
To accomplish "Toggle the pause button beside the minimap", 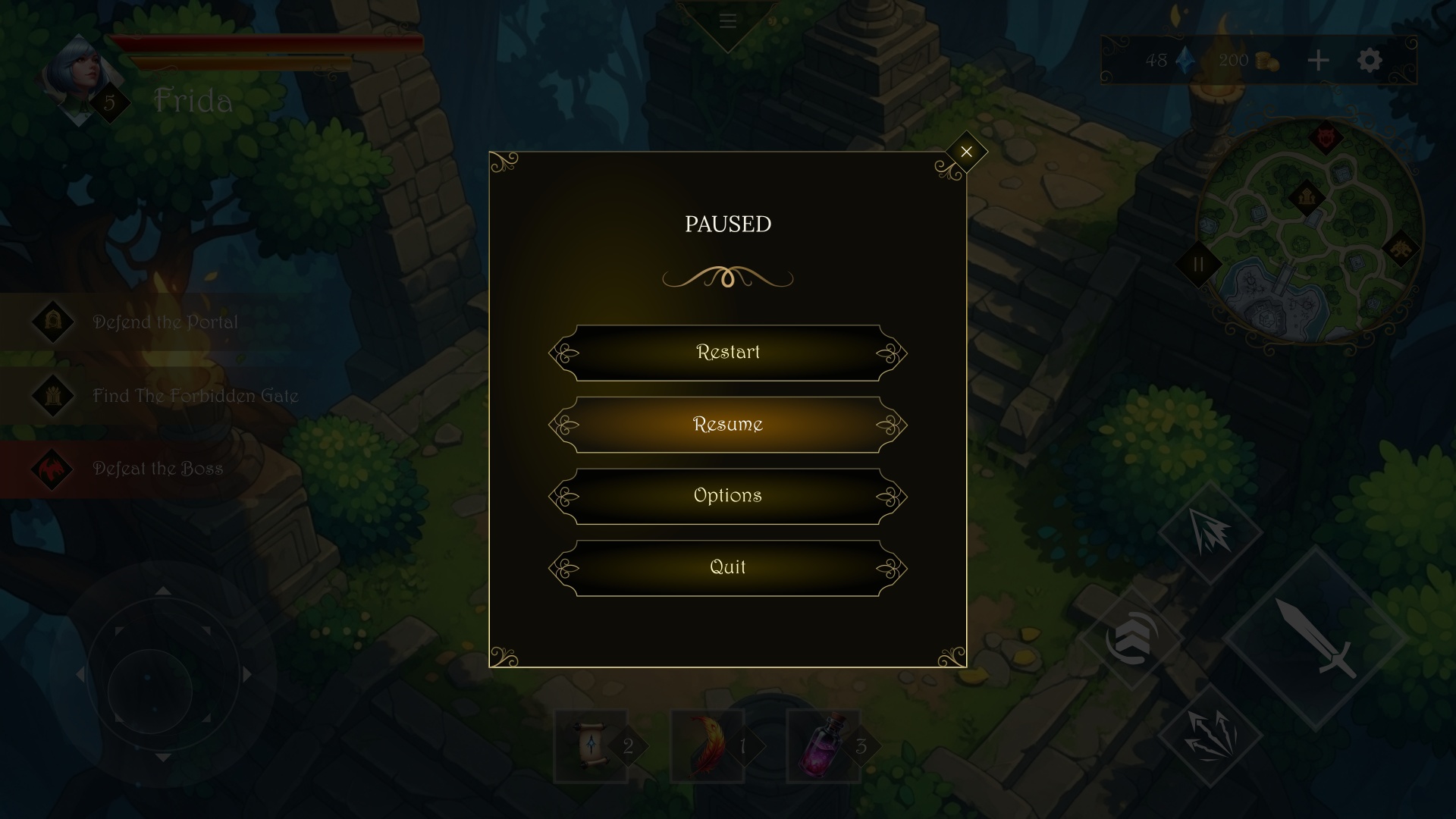I will point(1199,265).
